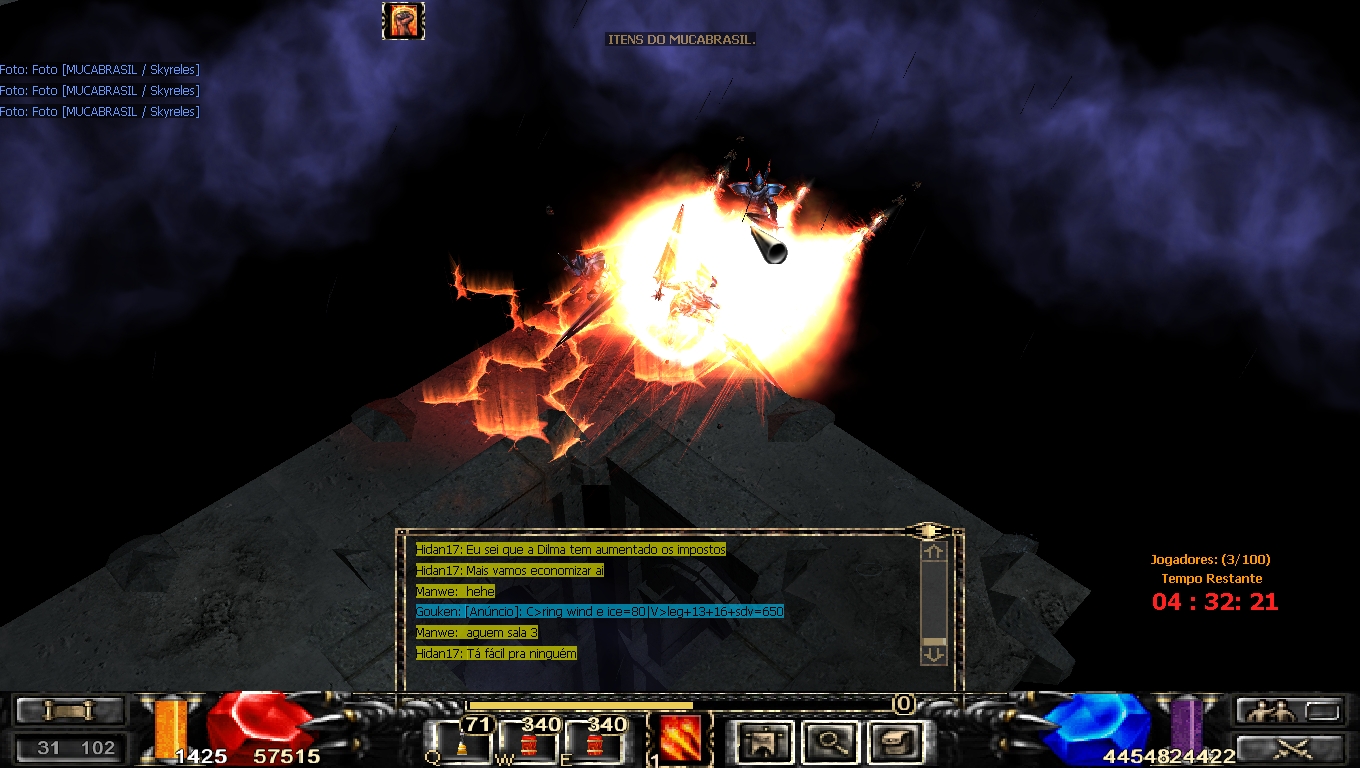
Task: Open the inventory chest button
Action: (x=892, y=742)
